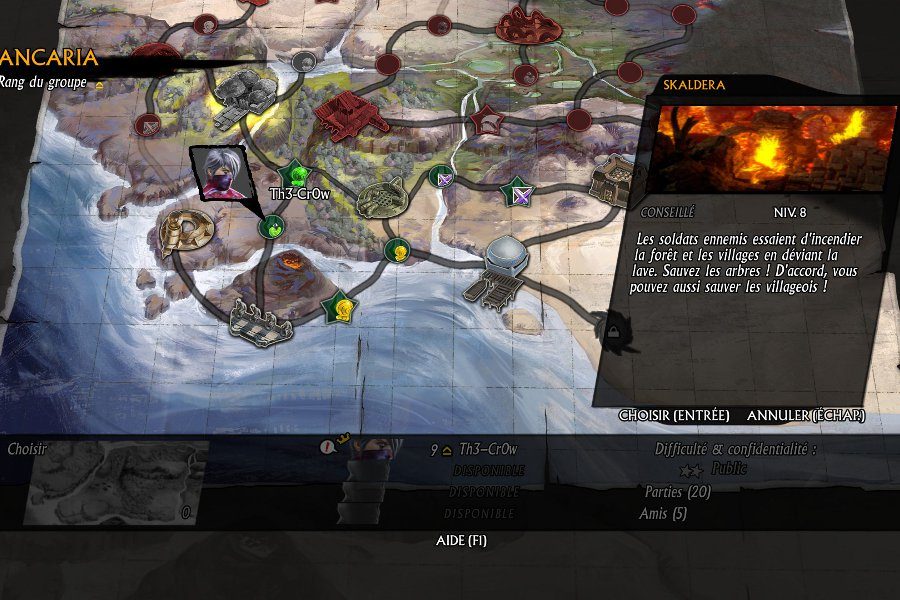
Task: Choose the circular arena mission node
Action: (382, 196)
